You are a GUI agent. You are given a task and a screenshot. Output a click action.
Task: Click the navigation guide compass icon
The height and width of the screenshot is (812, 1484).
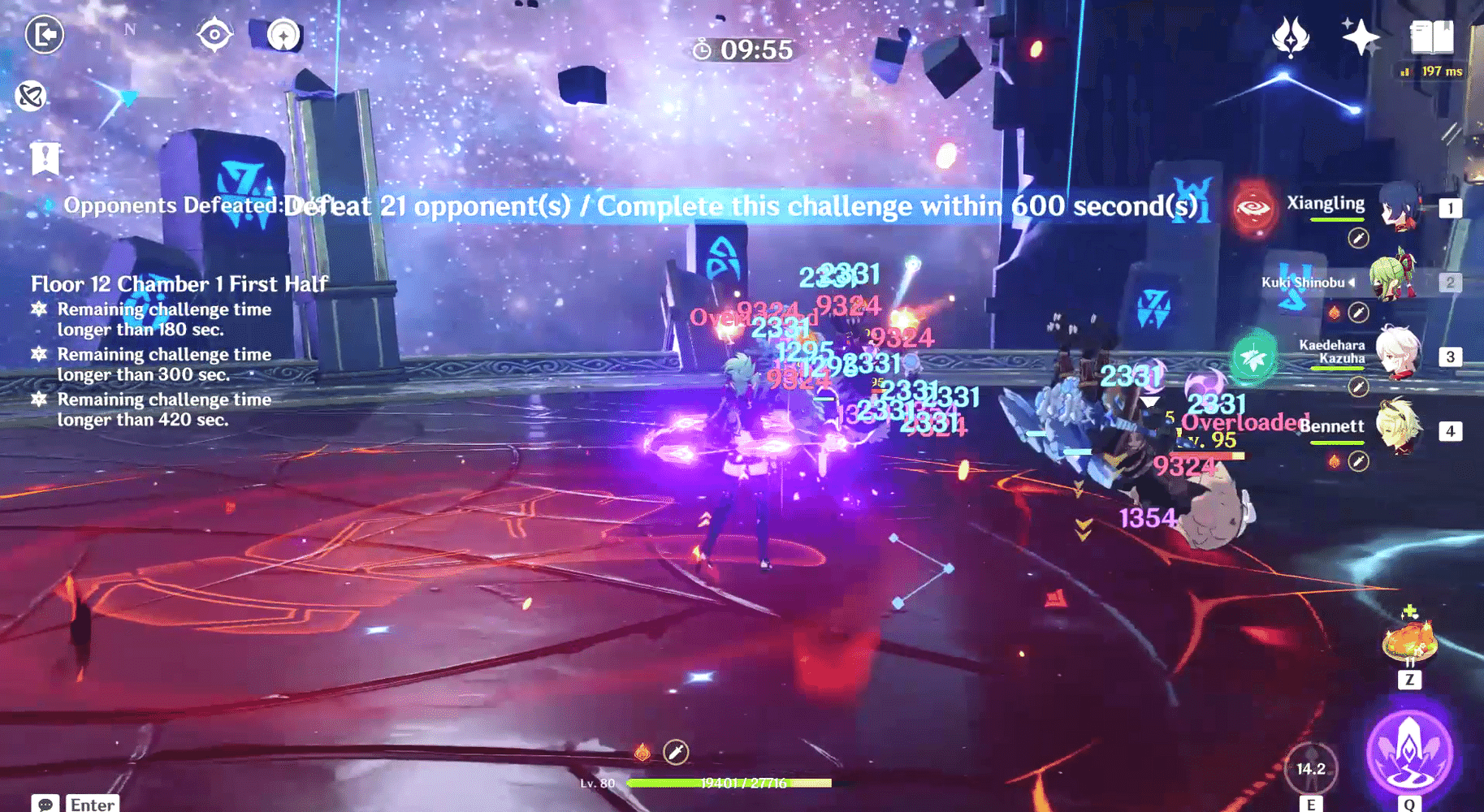click(283, 35)
